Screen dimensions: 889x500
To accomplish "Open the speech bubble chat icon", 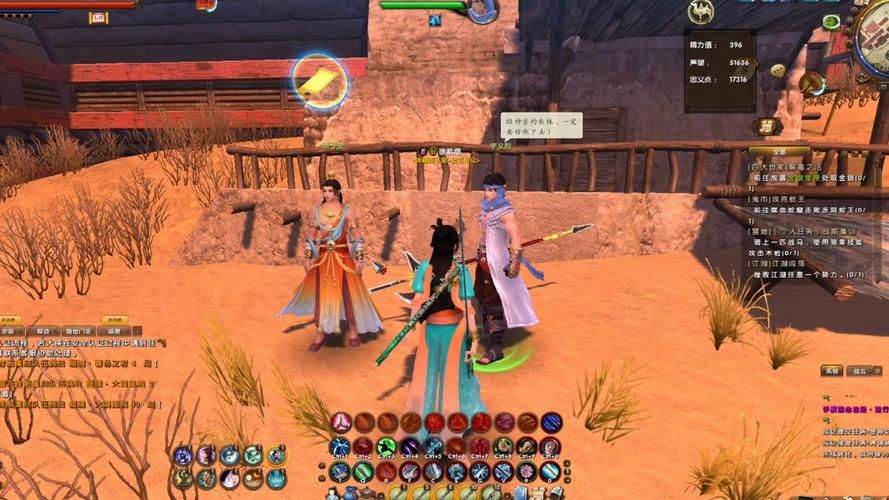I will tap(777, 71).
